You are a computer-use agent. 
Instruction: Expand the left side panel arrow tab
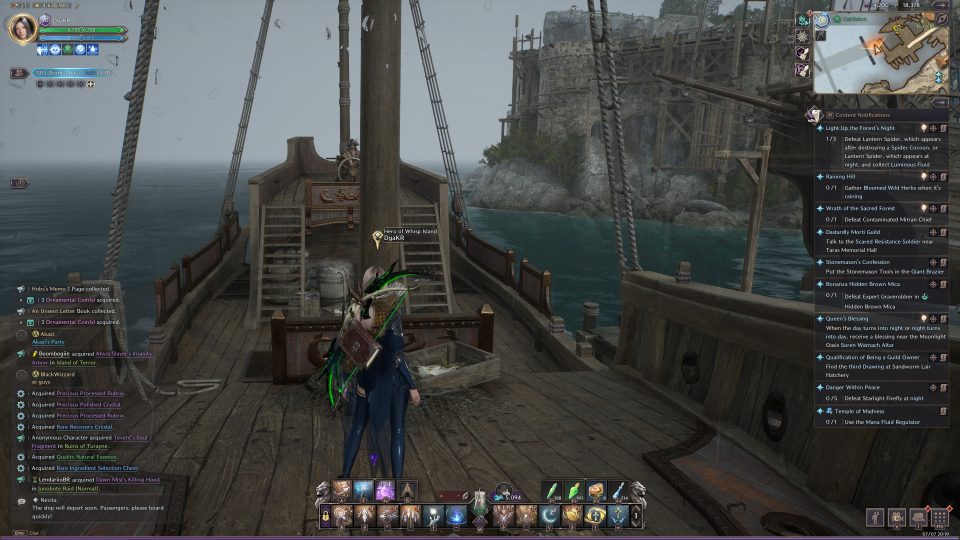coord(20,183)
